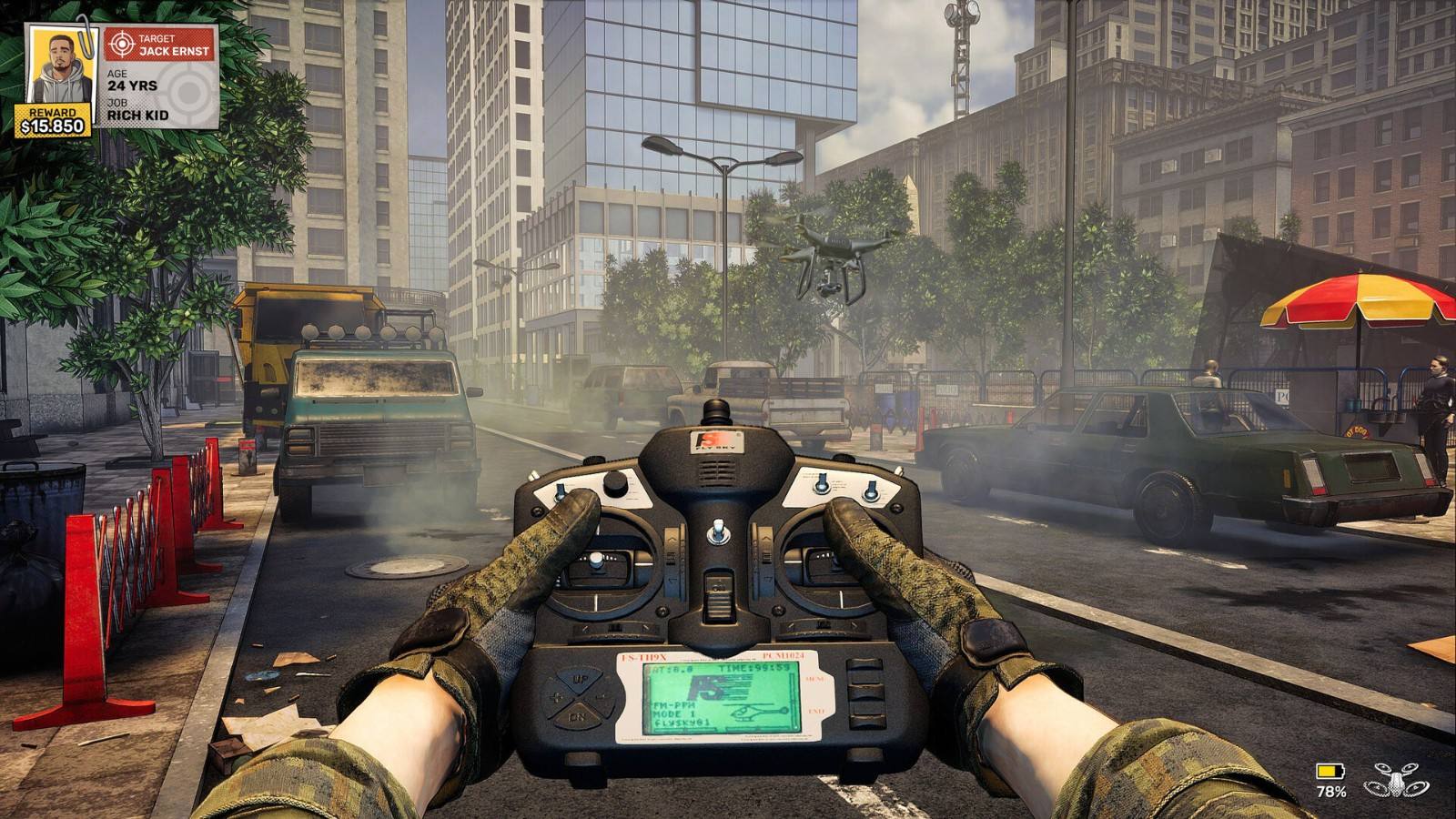Click the target's portrait photo
This screenshot has height=819, width=1456.
click(x=60, y=66)
